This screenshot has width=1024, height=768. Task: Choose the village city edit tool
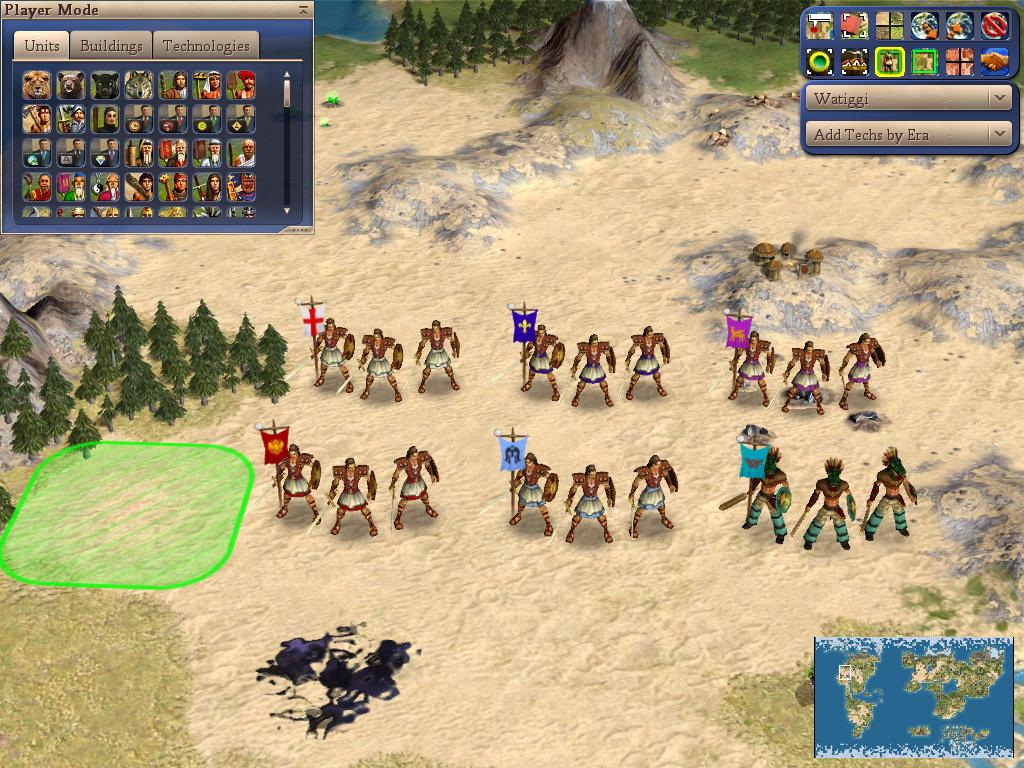854,62
